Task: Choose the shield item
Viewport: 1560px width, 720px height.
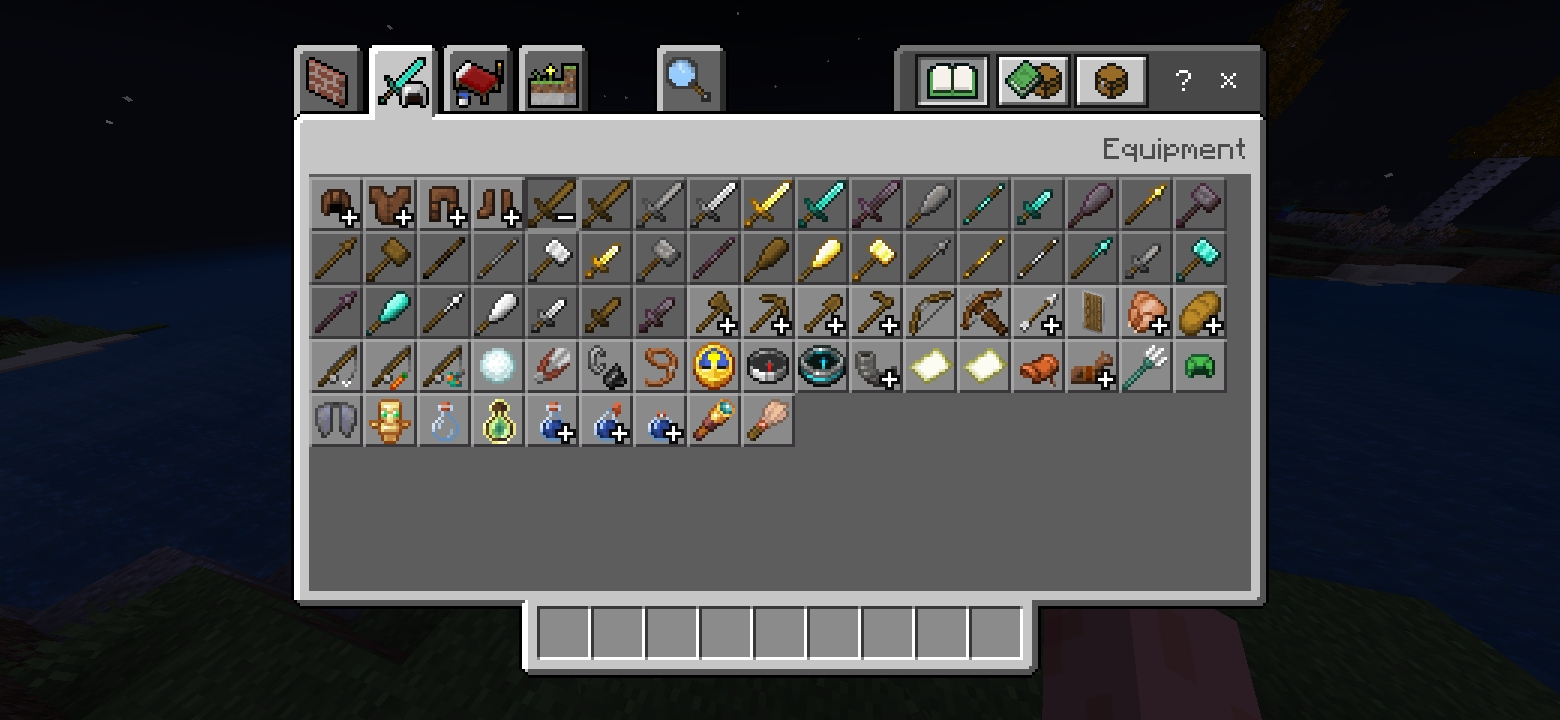Action: click(1092, 313)
